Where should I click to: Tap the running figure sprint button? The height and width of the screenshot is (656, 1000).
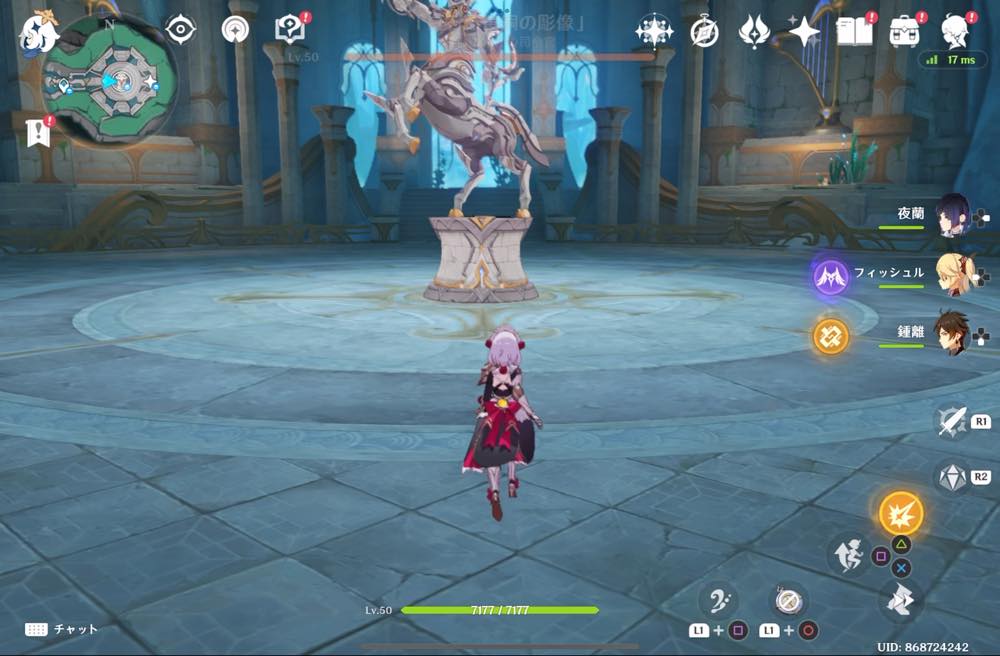coord(846,554)
